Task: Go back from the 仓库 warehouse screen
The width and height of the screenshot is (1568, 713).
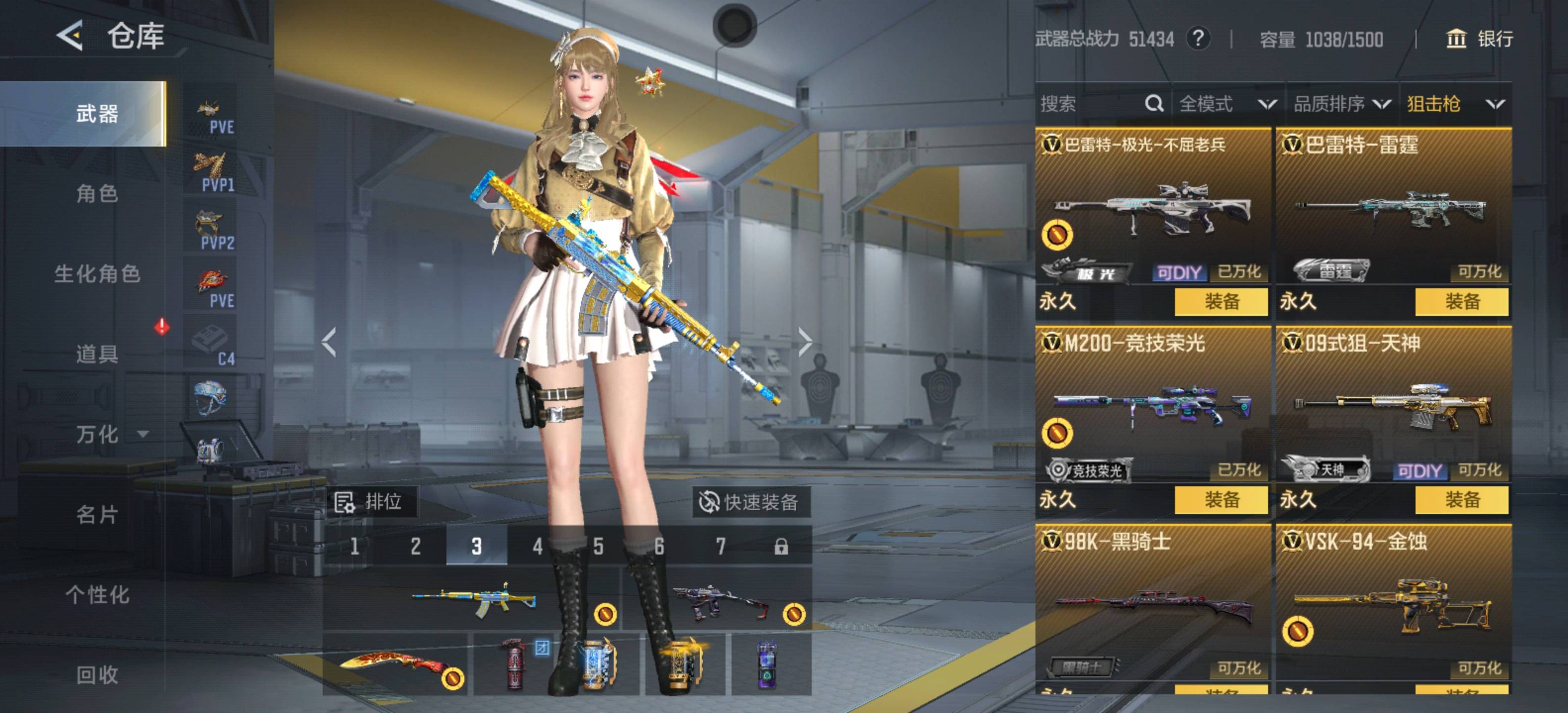Action: tap(70, 35)
